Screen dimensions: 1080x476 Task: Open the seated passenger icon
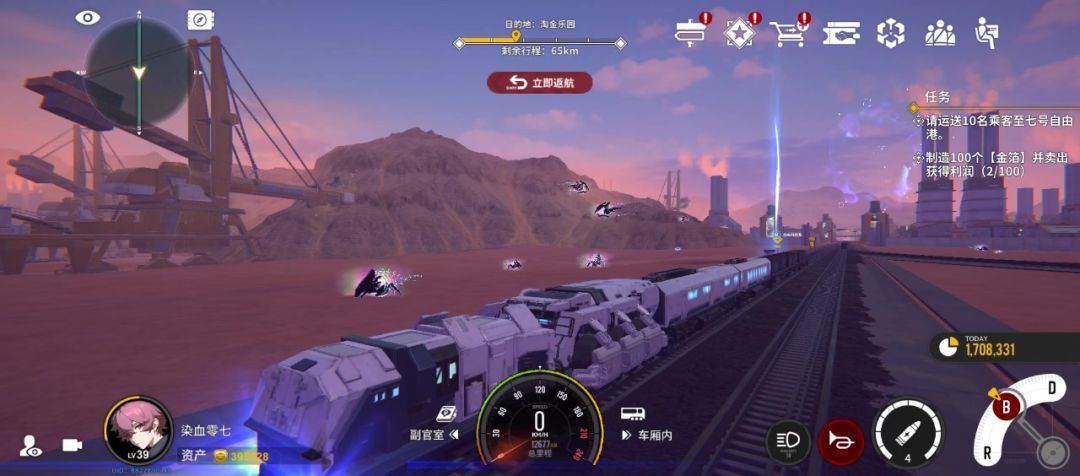point(987,33)
